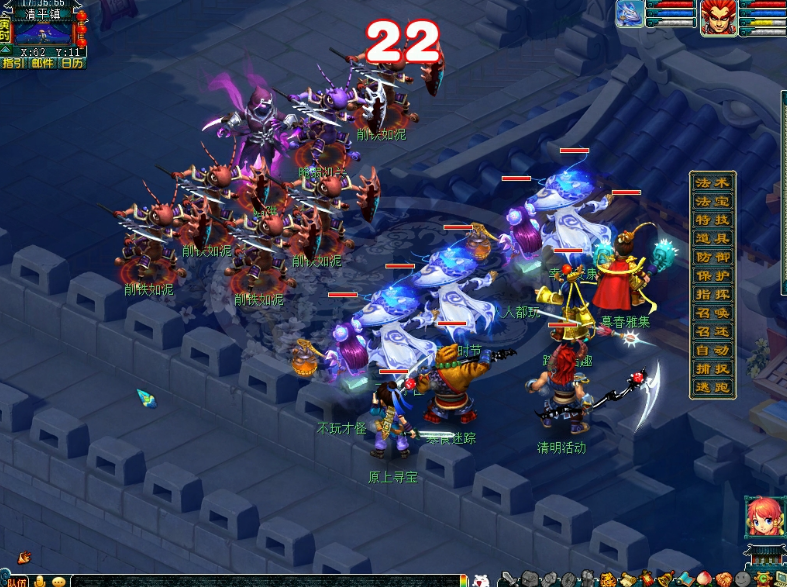This screenshot has width=787, height=587.
Task: Open the 法宝 treasure command
Action: coord(714,202)
